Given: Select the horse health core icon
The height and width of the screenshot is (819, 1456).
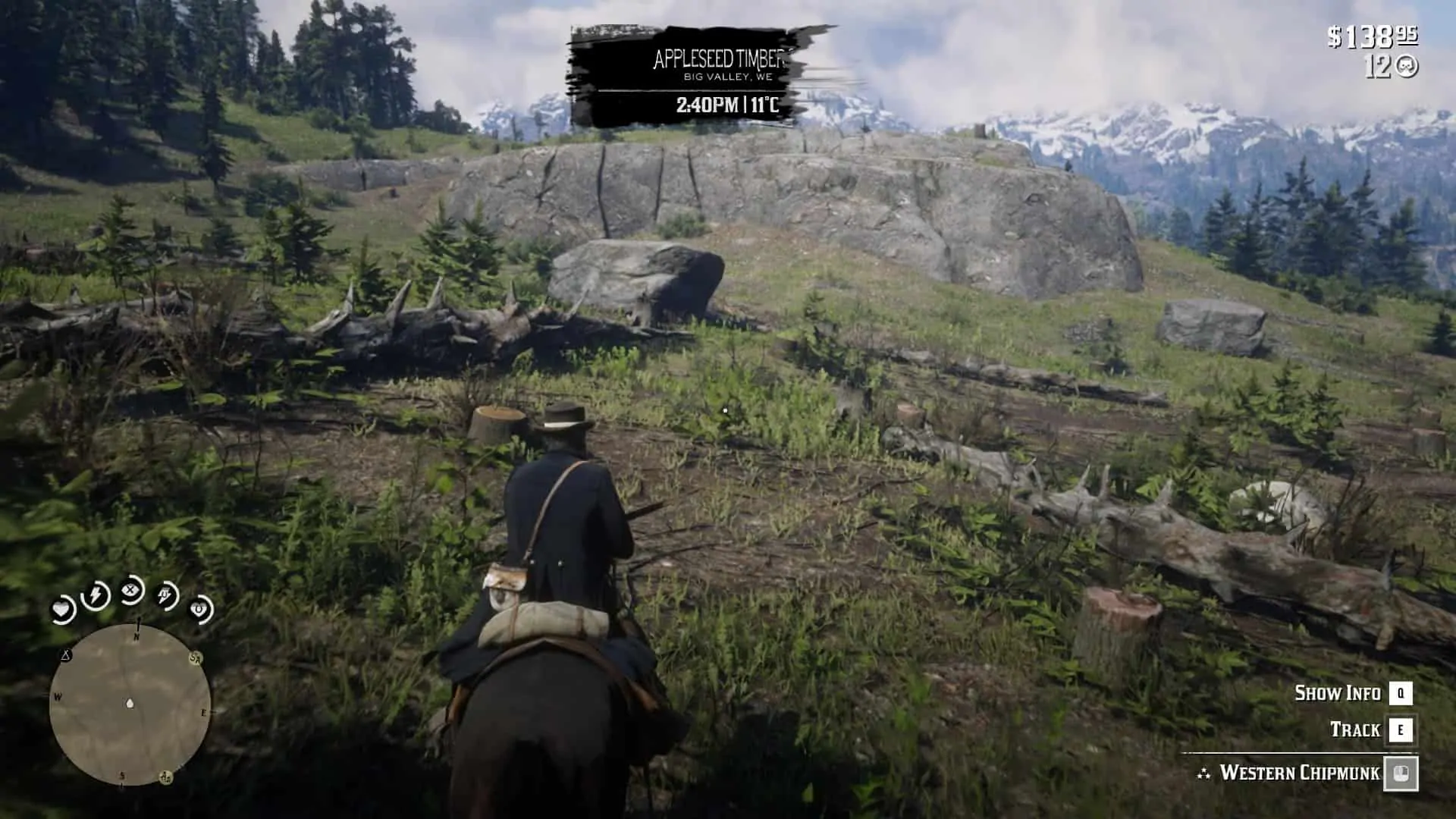Looking at the screenshot, I should click(x=200, y=609).
